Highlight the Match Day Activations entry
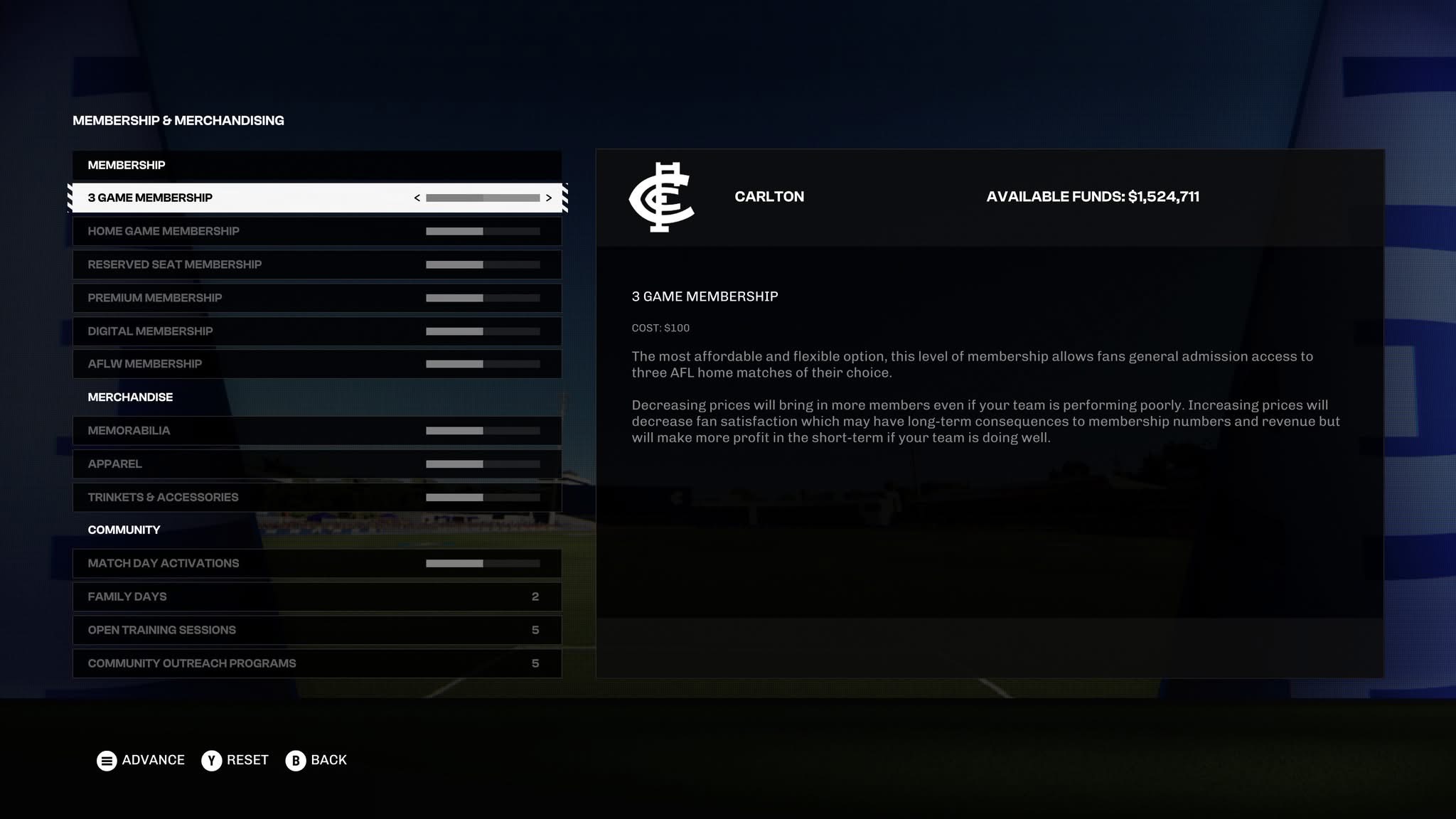This screenshot has width=1456, height=819. pos(213,564)
